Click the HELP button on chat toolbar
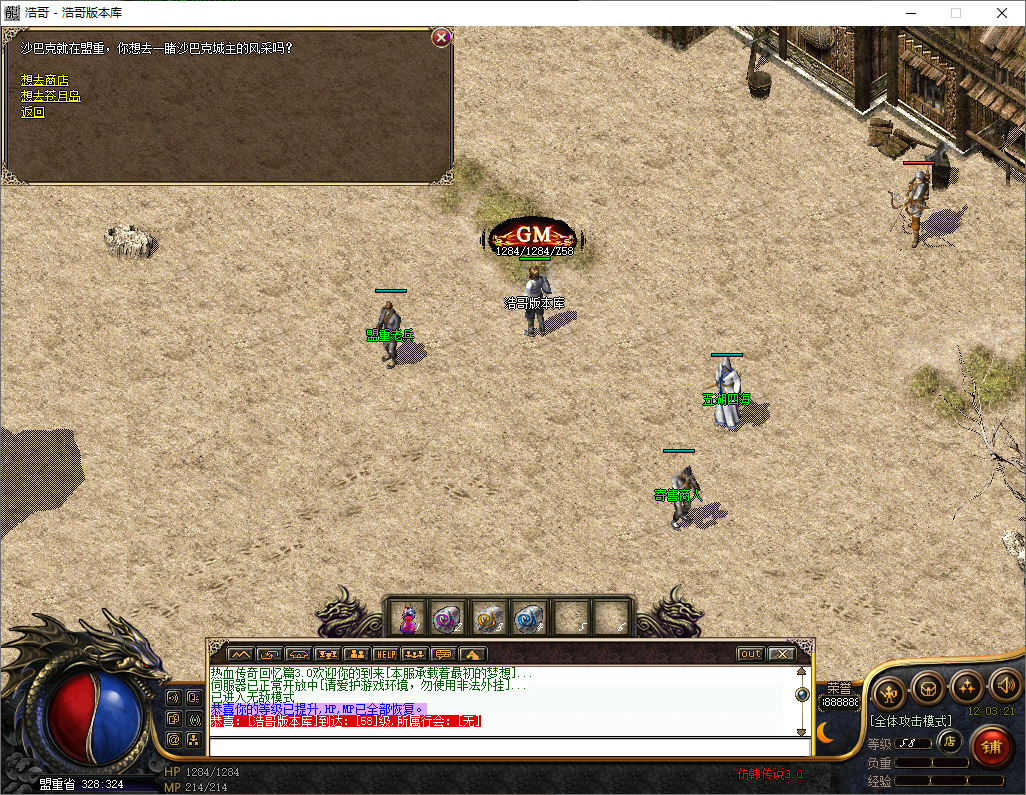This screenshot has width=1026, height=795. coord(385,654)
